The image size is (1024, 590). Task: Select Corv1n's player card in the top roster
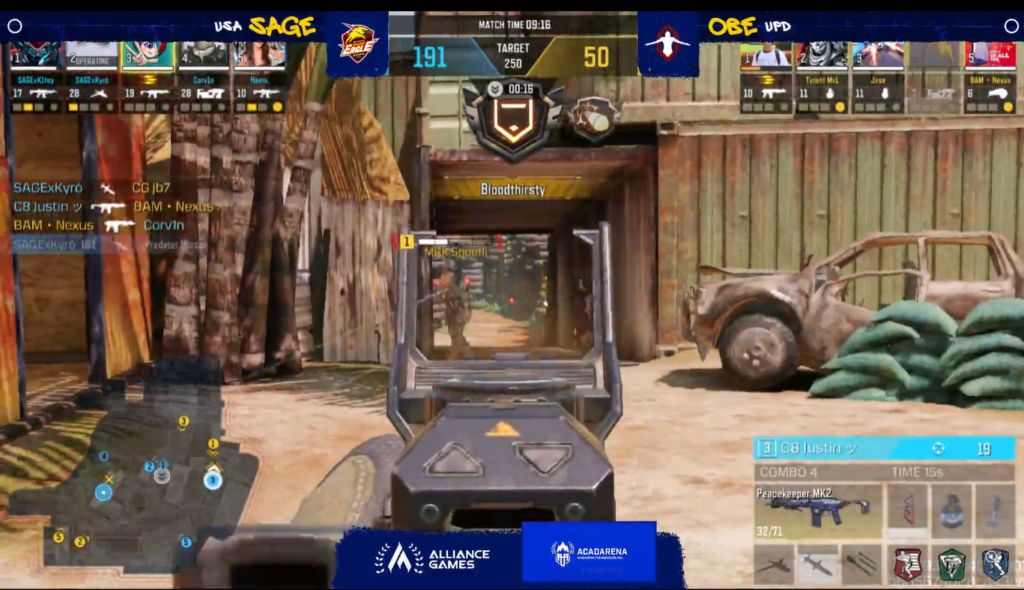click(x=204, y=76)
